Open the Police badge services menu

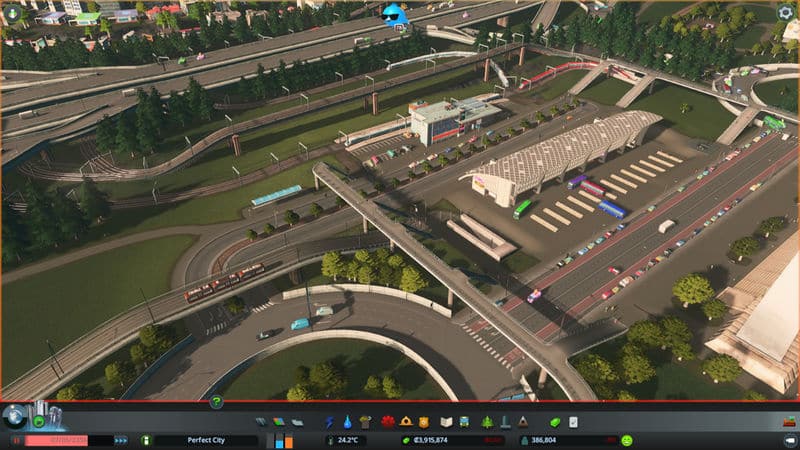423,422
